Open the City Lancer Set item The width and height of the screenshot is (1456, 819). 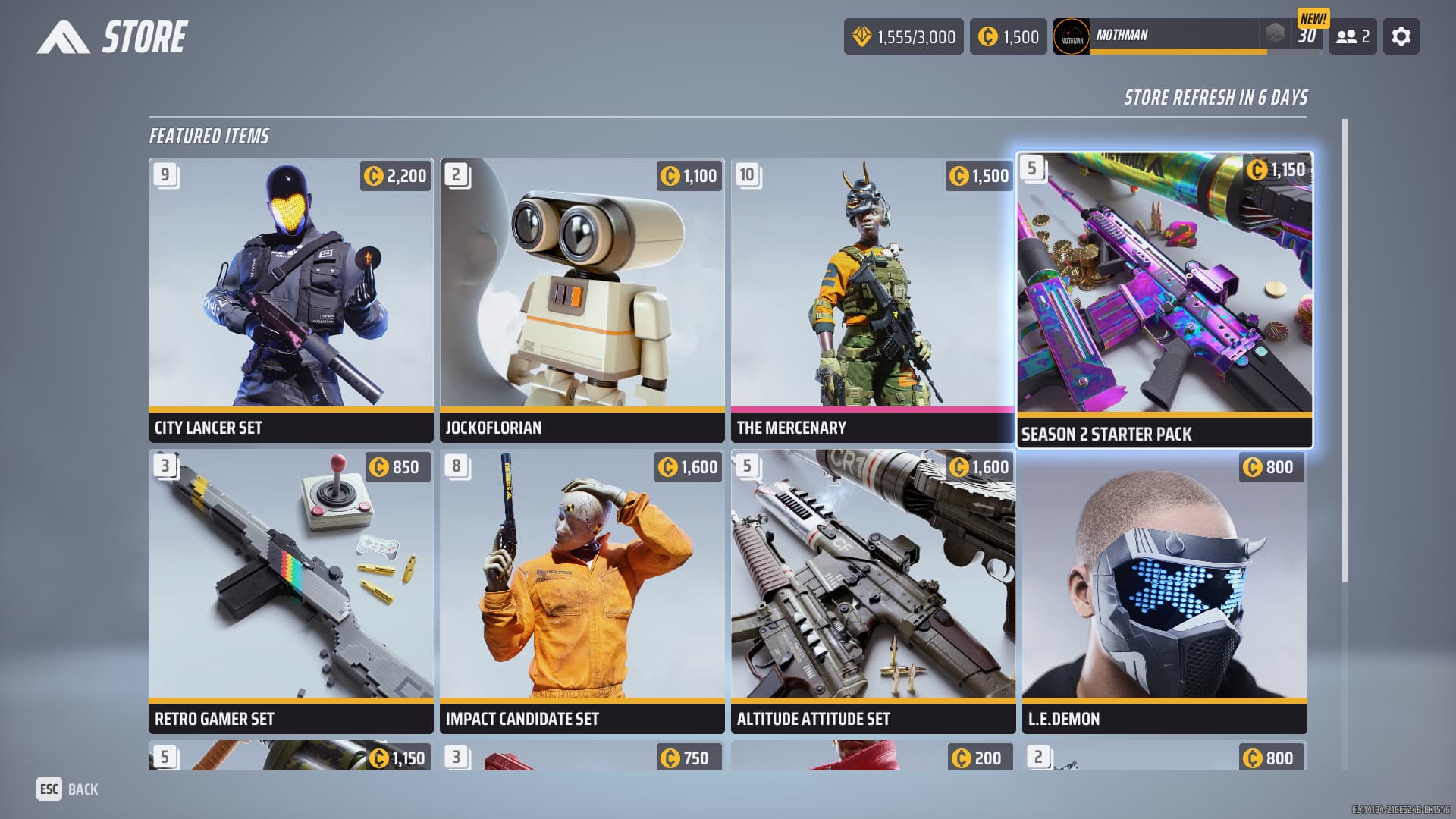click(x=290, y=300)
